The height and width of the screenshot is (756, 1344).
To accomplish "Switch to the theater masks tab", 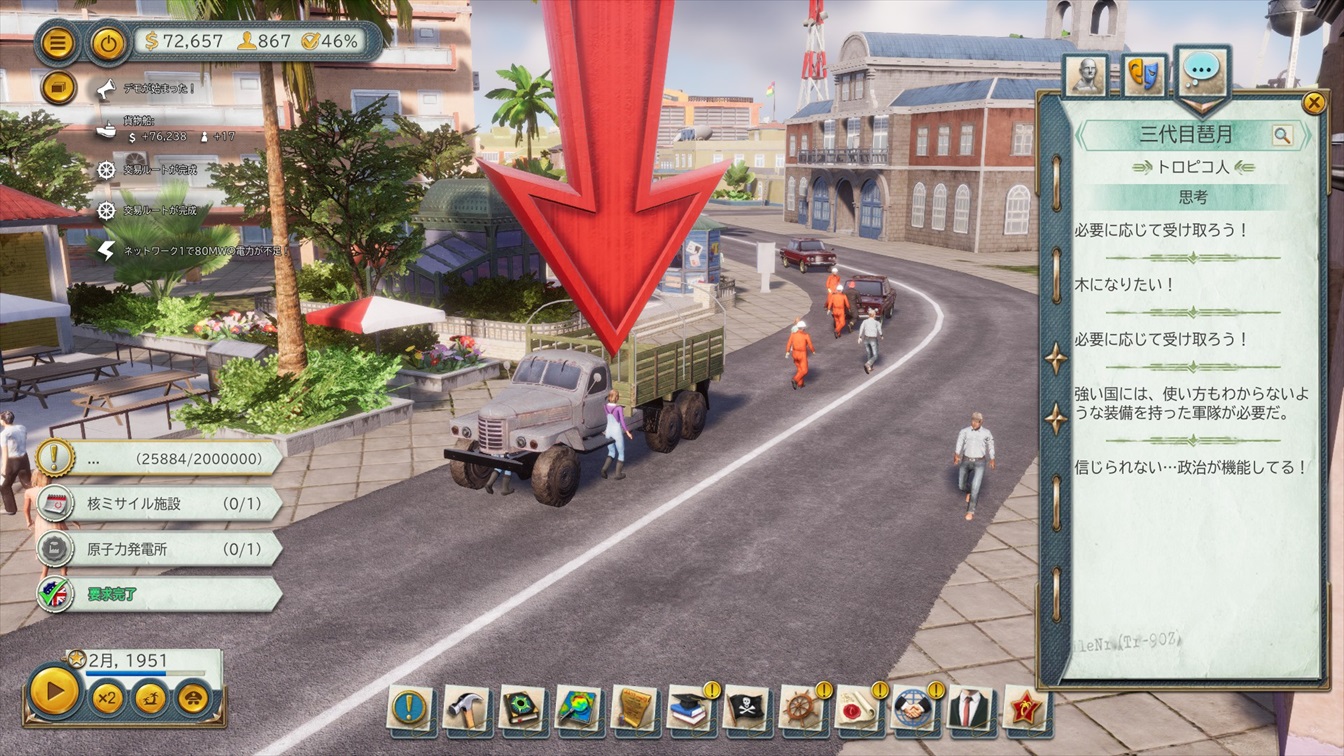I will [x=1144, y=76].
